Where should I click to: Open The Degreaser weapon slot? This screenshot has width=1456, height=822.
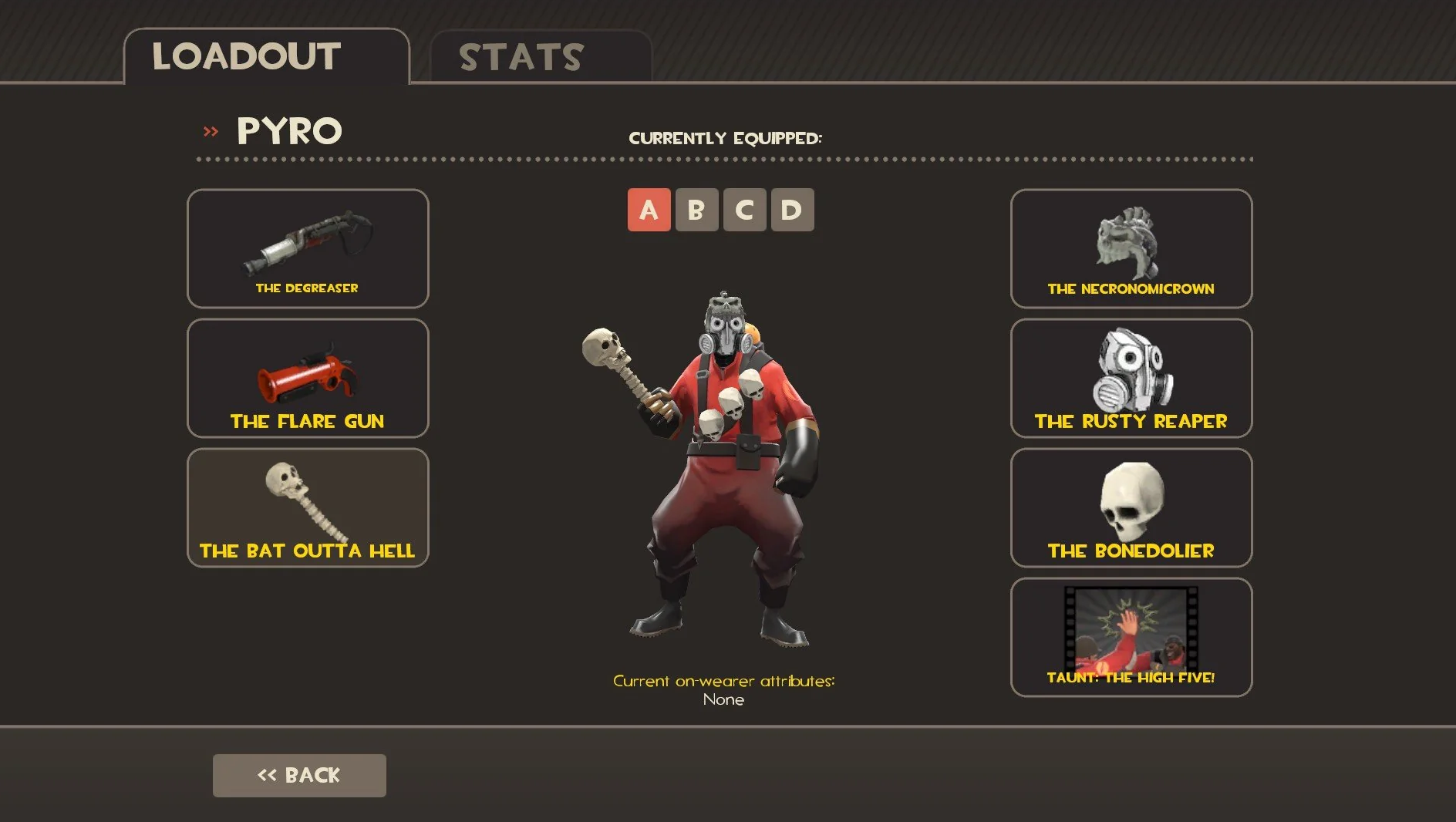(308, 248)
